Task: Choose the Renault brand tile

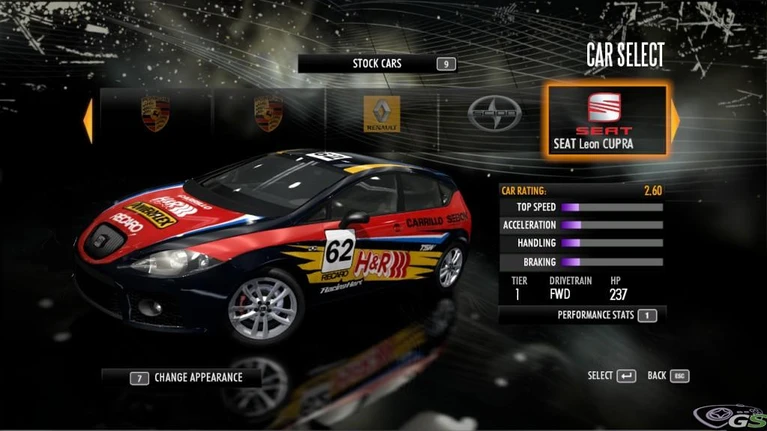Action: (x=380, y=115)
